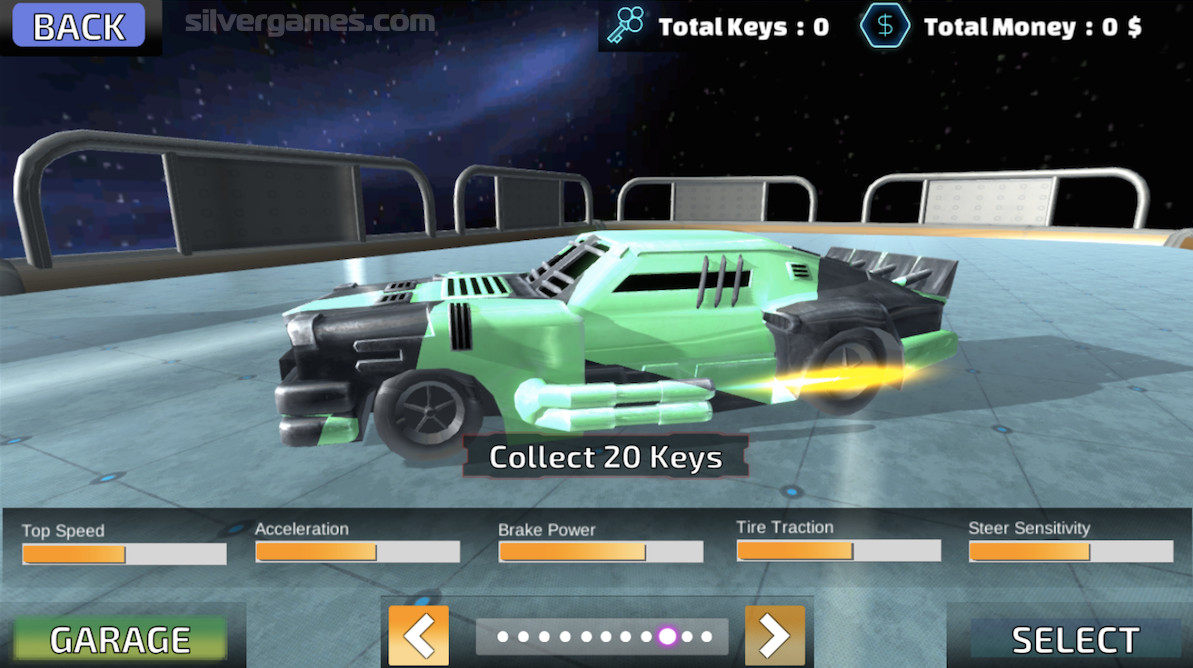This screenshot has width=1193, height=668.
Task: Go back with the BACK button
Action: [79, 27]
